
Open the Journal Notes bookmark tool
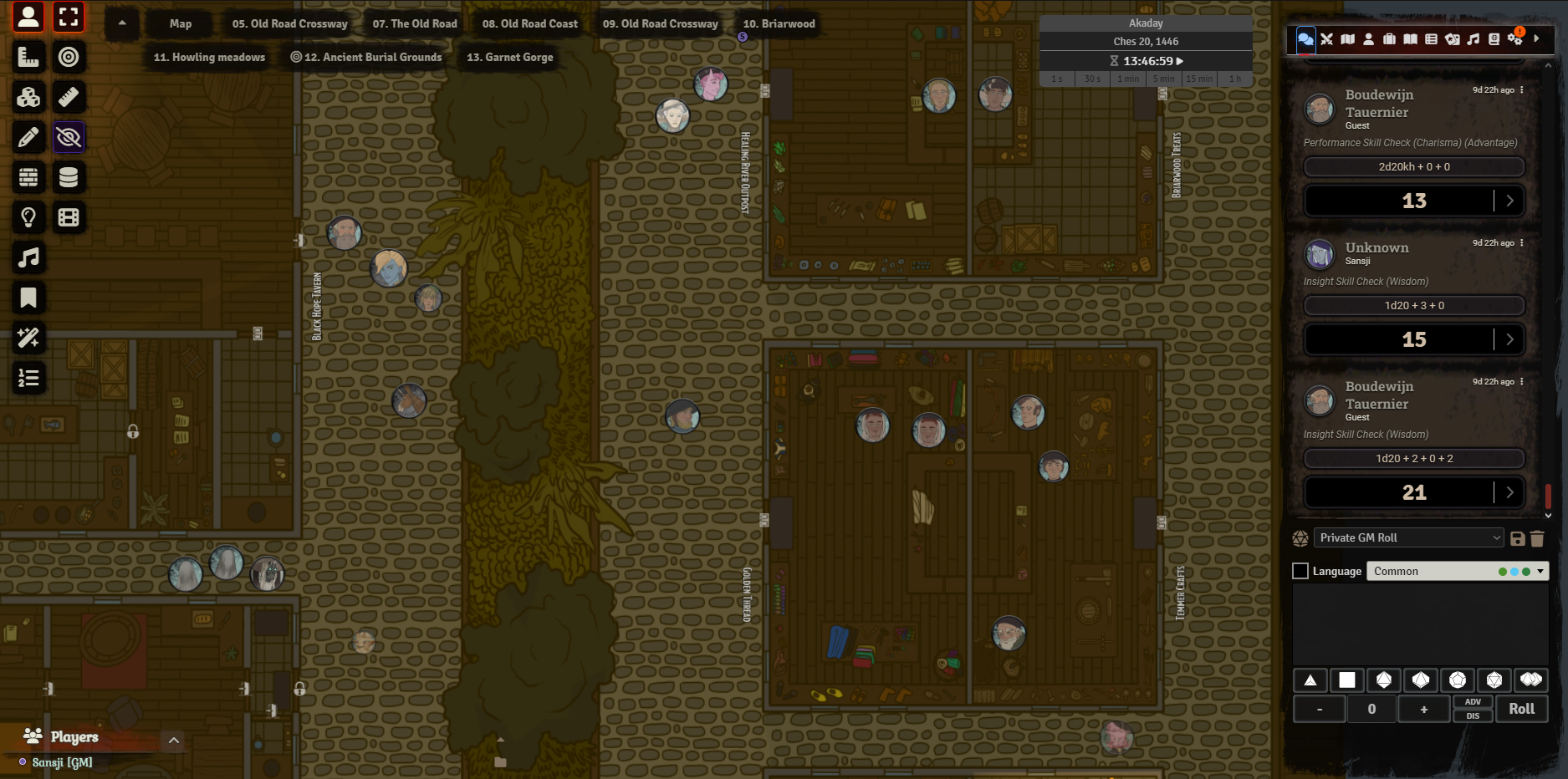coord(28,298)
